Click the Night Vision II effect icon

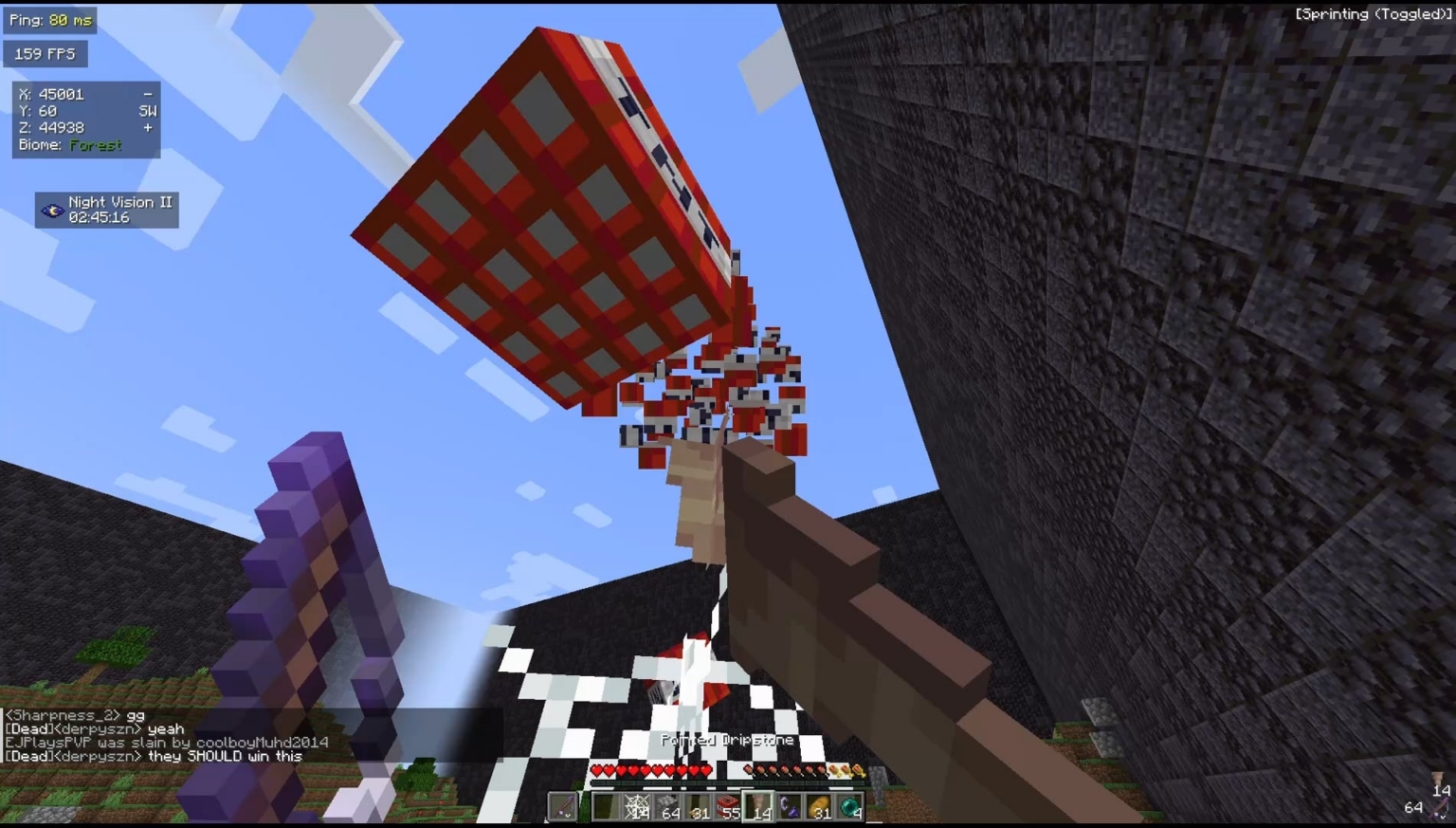[x=51, y=210]
